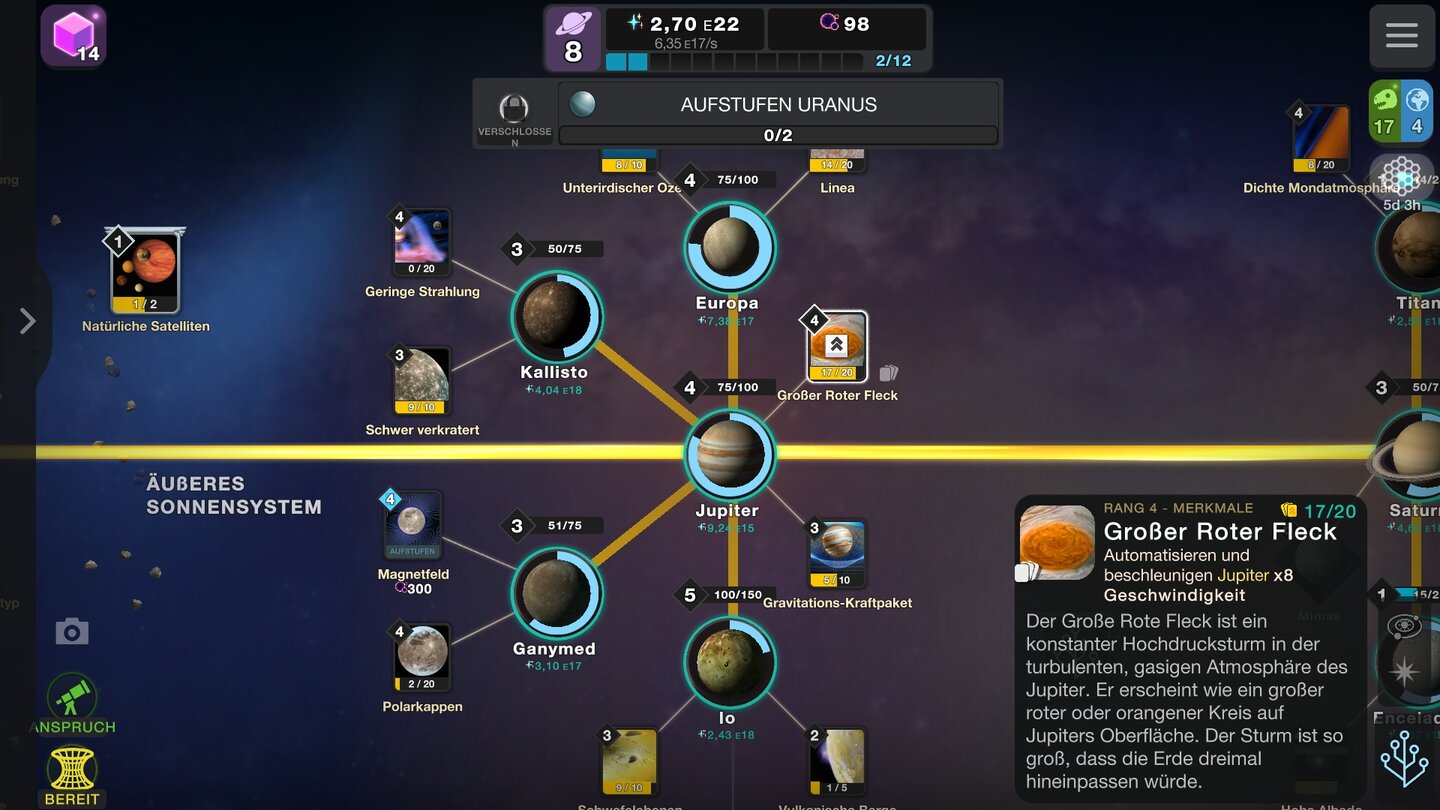The height and width of the screenshot is (810, 1440).
Task: Select the Jupiter planet node
Action: (728, 453)
